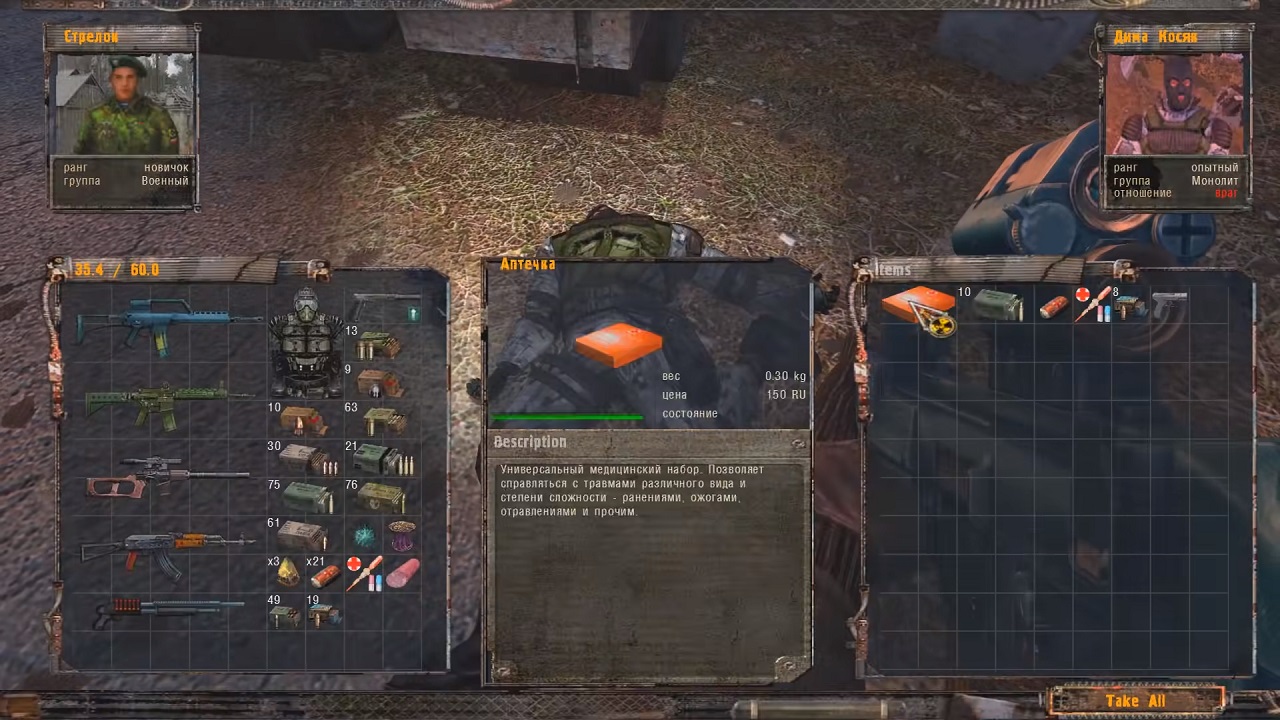Select the corpse's syringe and pills drug kit
1280x720 pixels.
pyautogui.click(x=1092, y=304)
